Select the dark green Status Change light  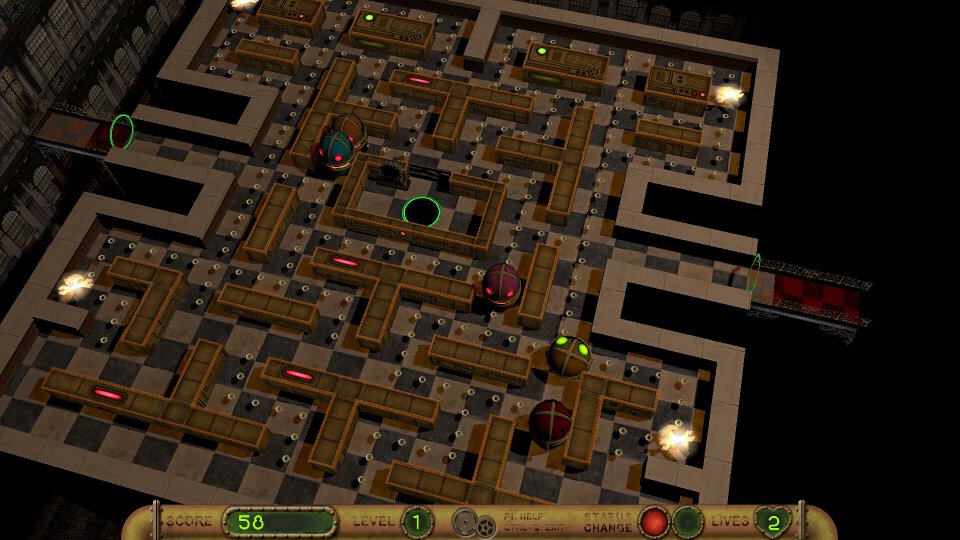pos(686,522)
